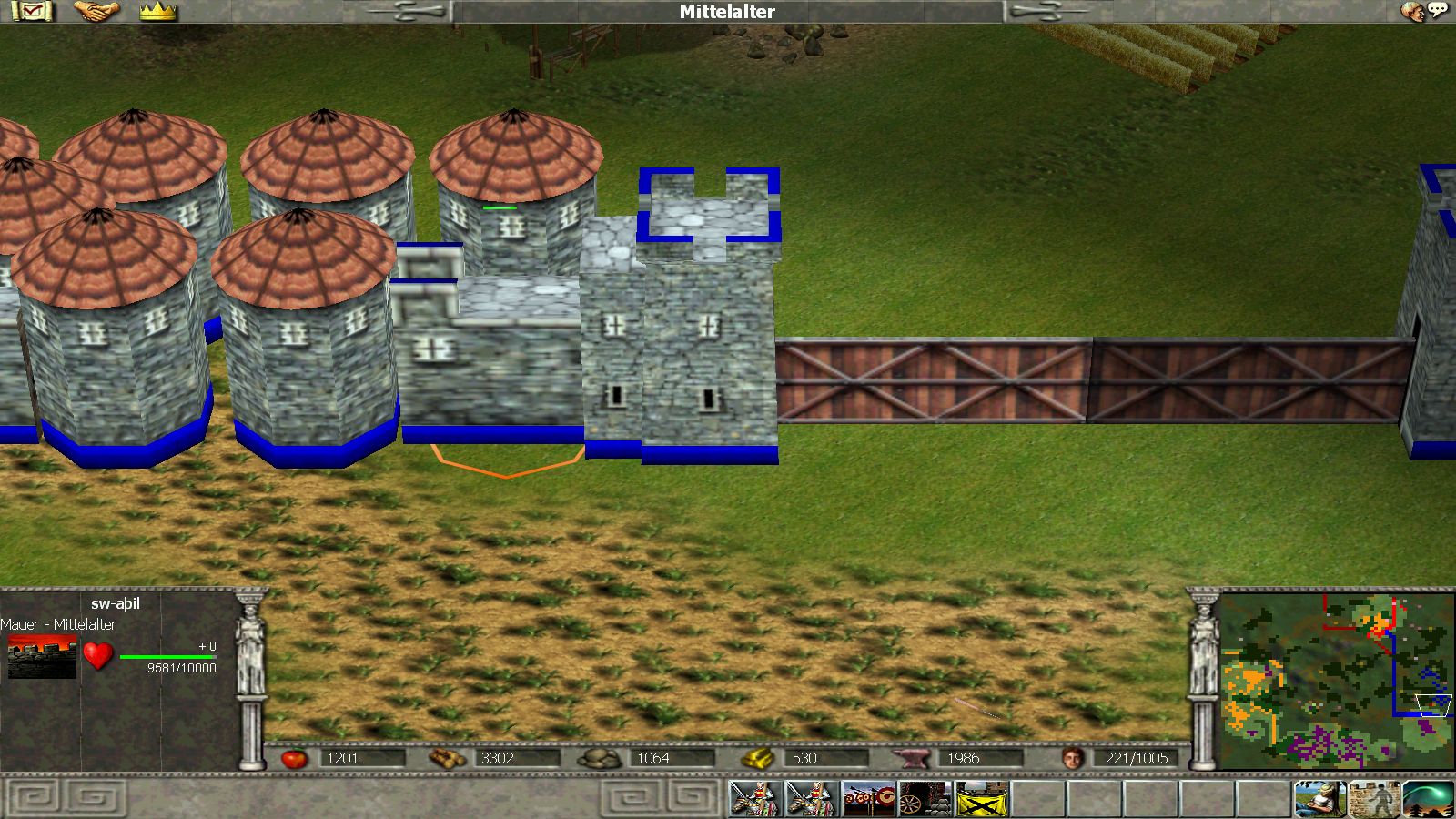1456x819 pixels.
Task: Open the diplomacy handshake panel
Action: pyautogui.click(x=96, y=12)
